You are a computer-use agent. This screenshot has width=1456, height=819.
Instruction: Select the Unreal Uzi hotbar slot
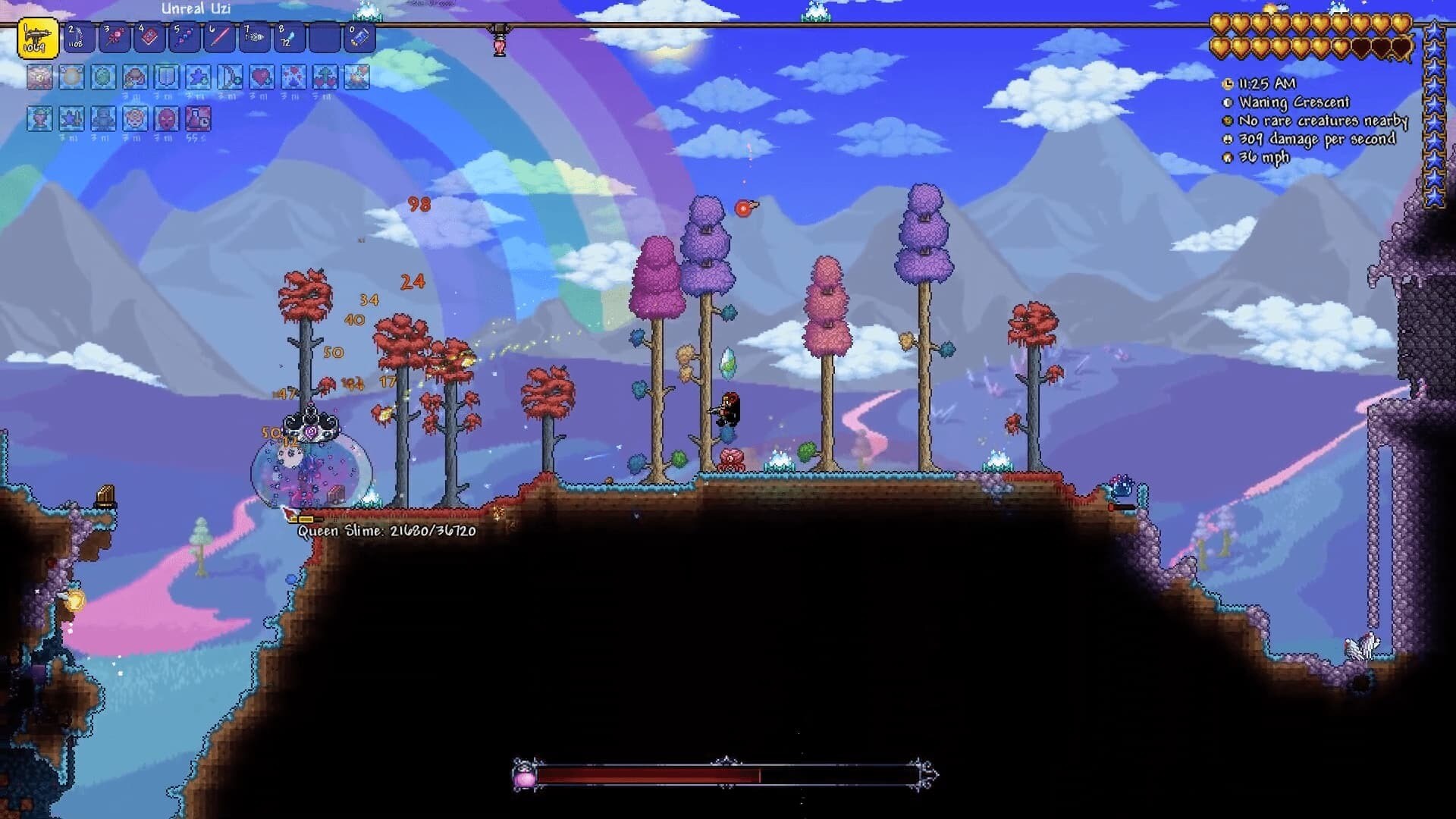click(38, 38)
